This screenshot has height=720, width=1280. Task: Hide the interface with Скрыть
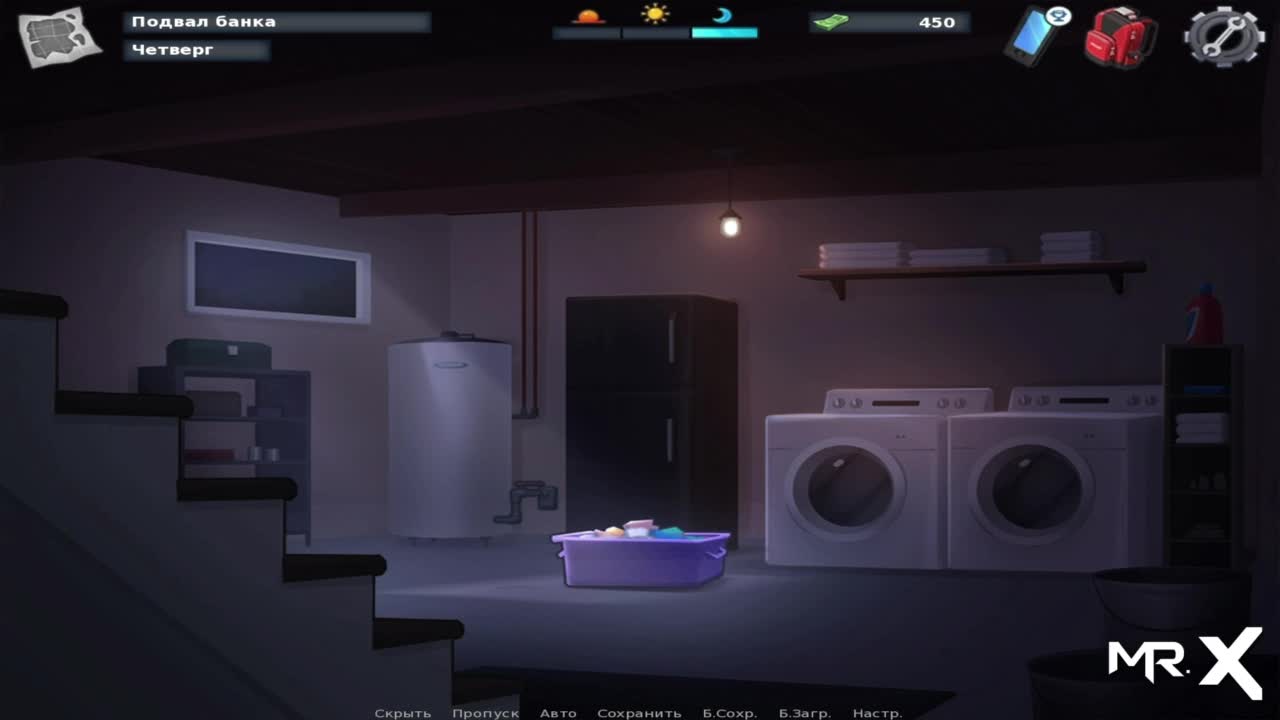pyautogui.click(x=402, y=713)
